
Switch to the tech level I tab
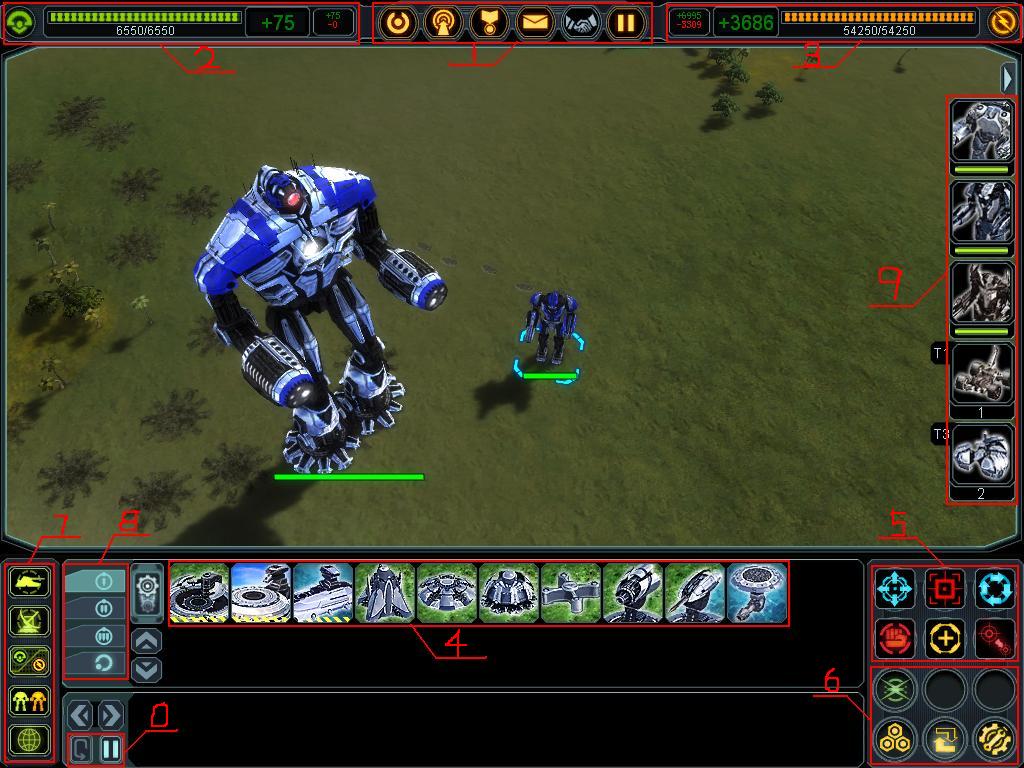coord(96,581)
